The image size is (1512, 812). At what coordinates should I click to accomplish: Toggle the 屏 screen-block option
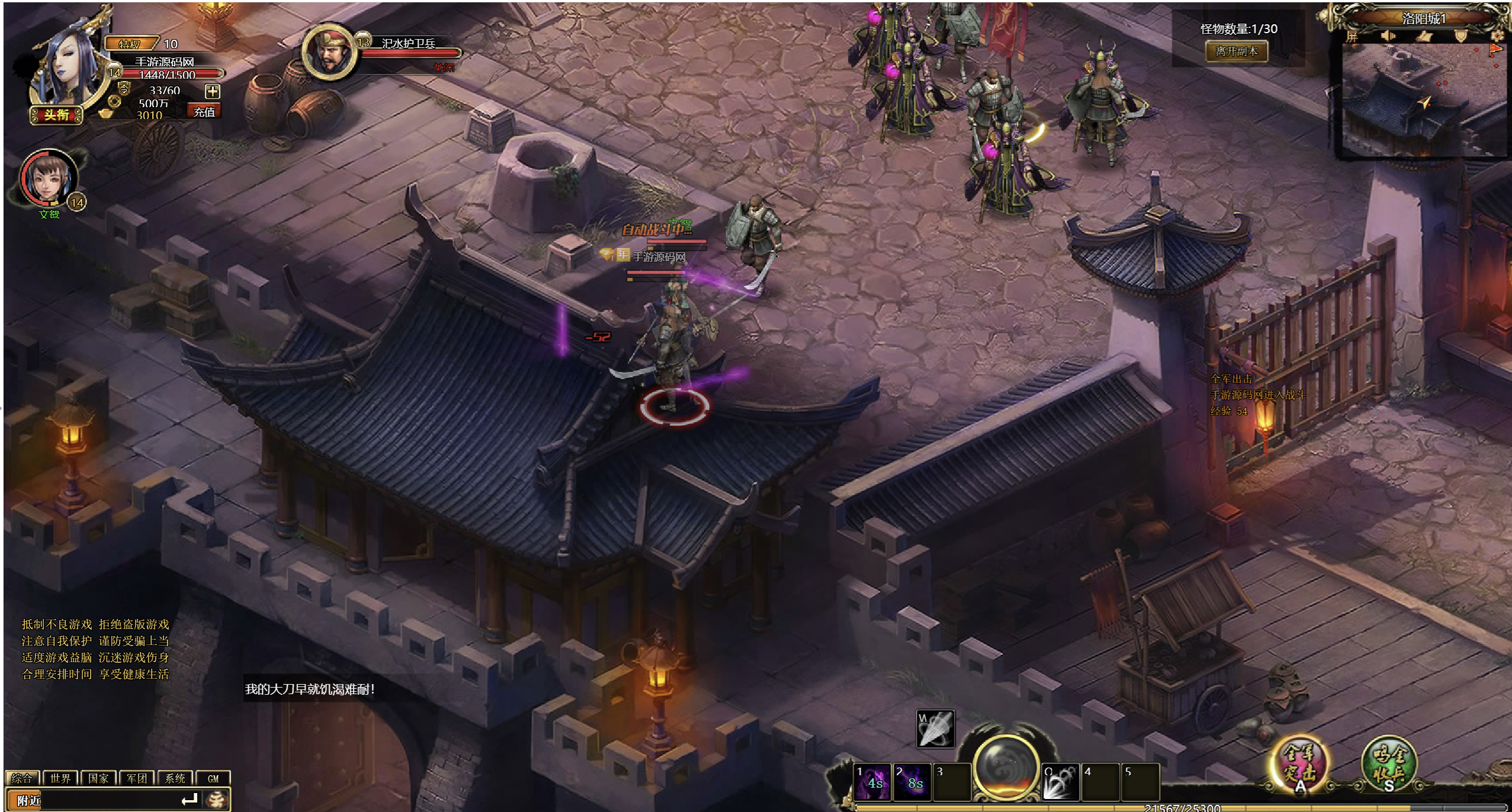[1352, 37]
